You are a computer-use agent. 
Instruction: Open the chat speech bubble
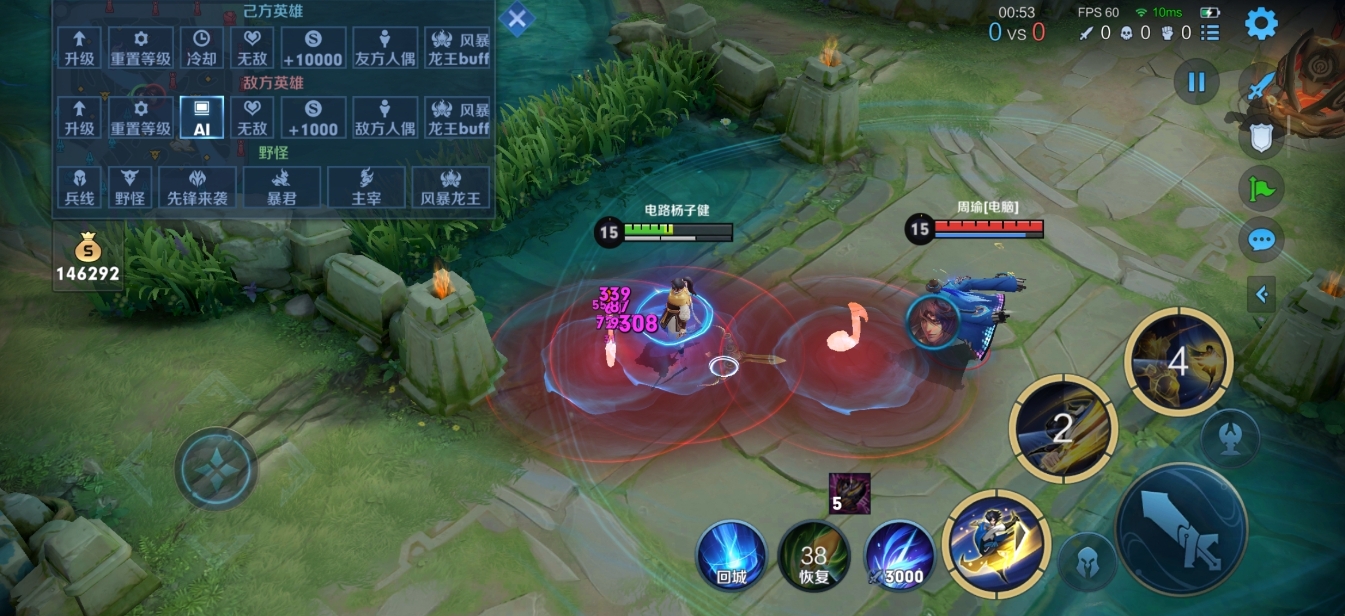pos(1261,240)
